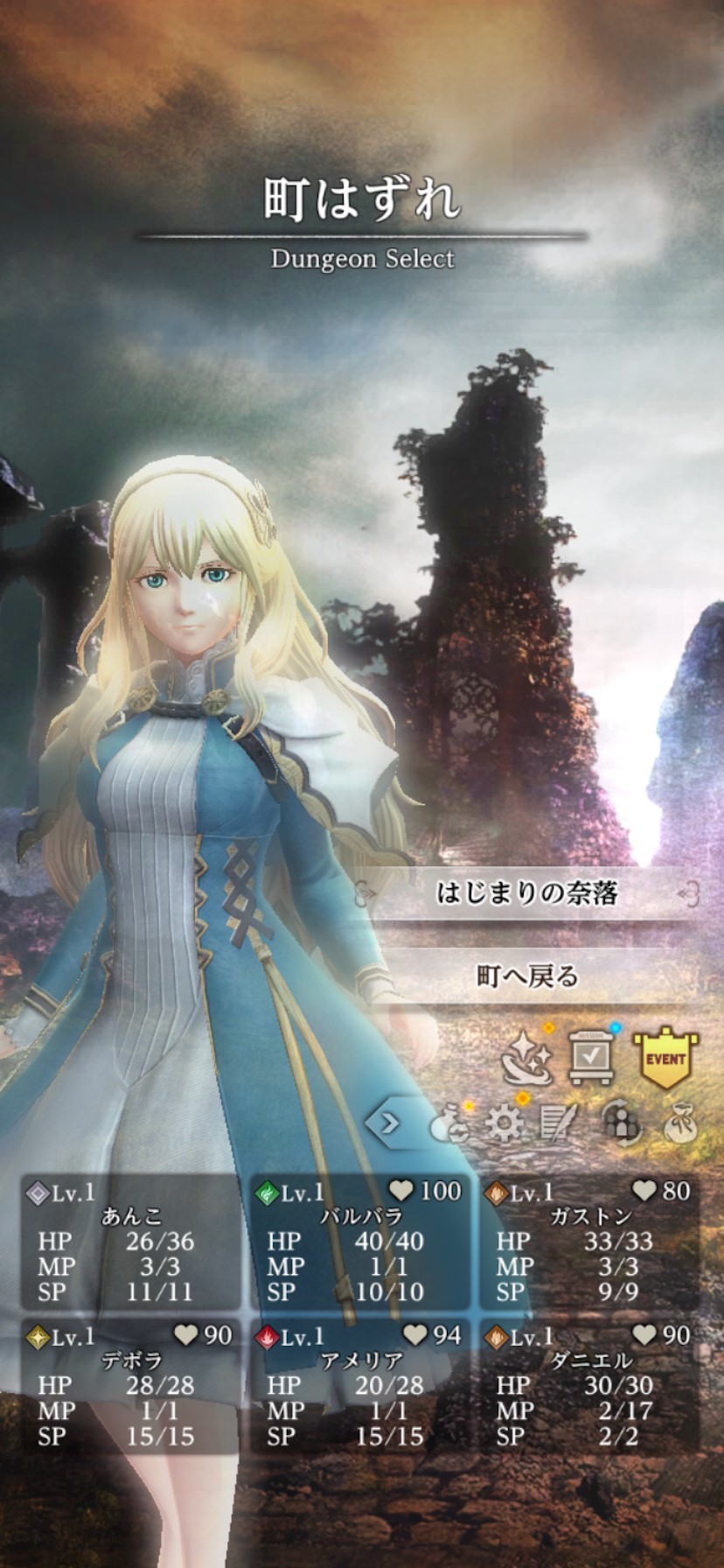Viewport: 724px width, 1568px height.
Task: Enter the はじまりの奈落 dungeon
Action: pos(527,893)
